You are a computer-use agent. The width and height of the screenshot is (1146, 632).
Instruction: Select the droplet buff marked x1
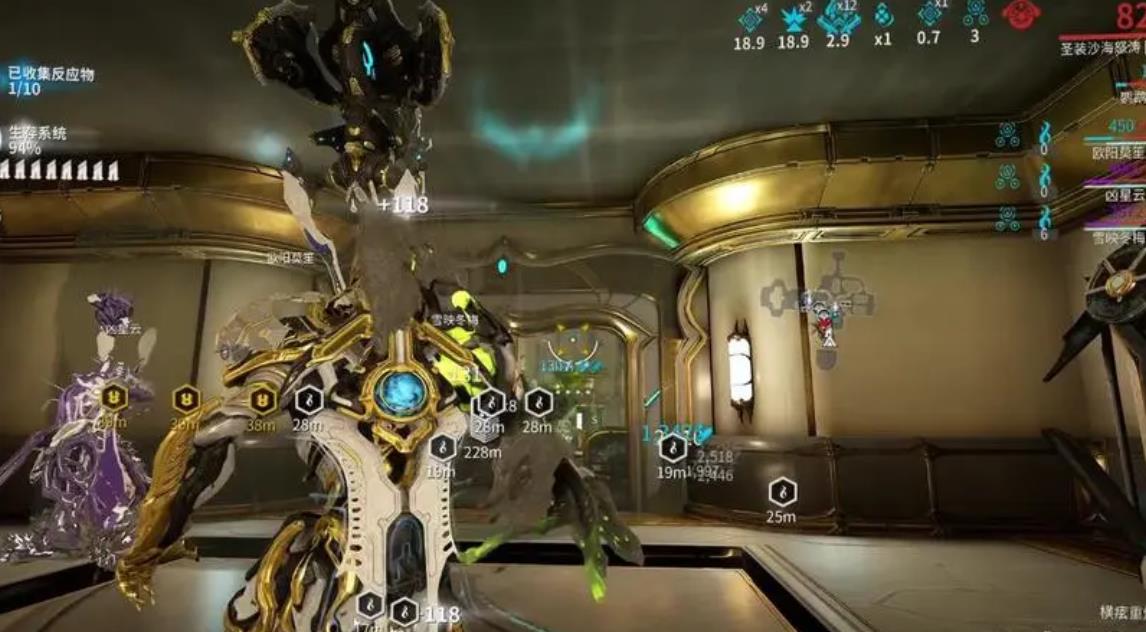(883, 17)
